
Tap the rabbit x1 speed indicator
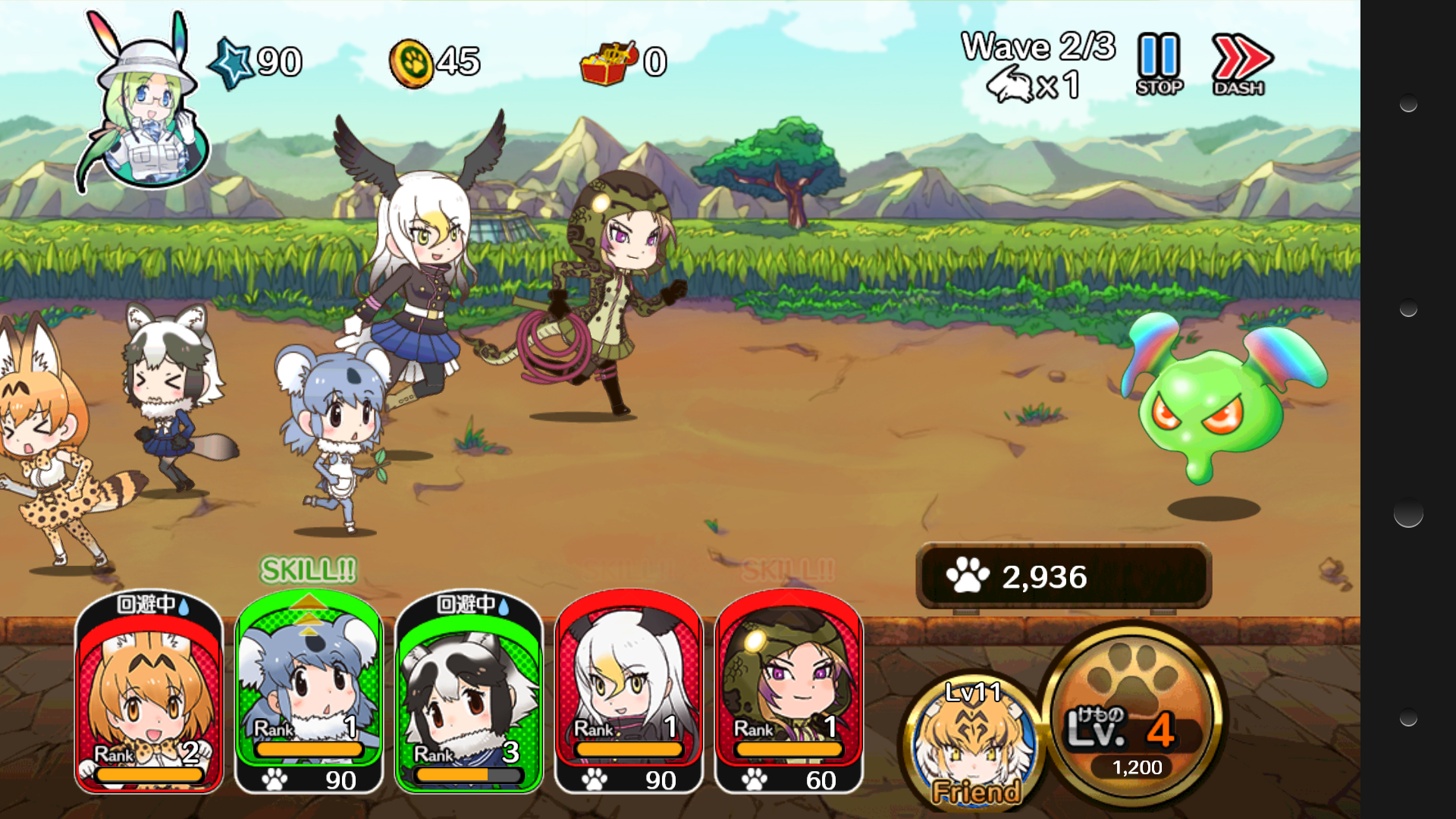click(x=1031, y=86)
